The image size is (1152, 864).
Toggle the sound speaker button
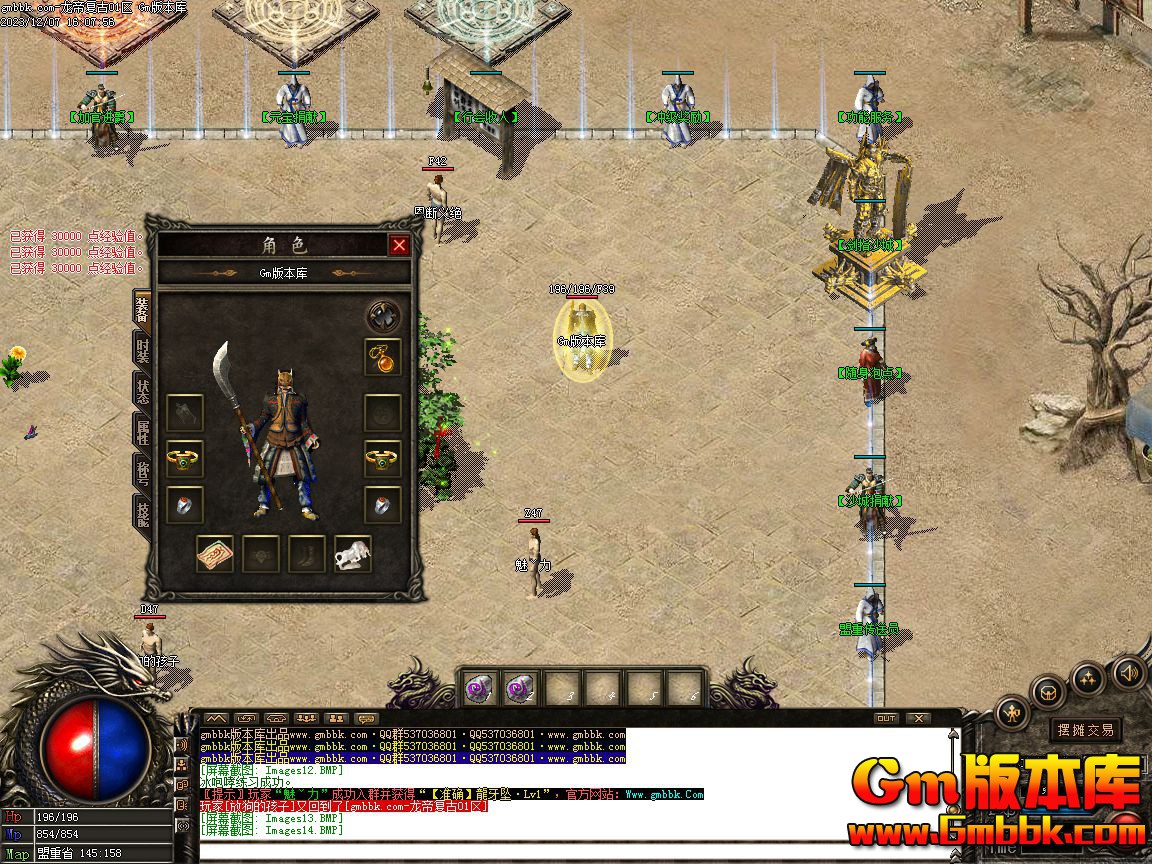[1128, 672]
